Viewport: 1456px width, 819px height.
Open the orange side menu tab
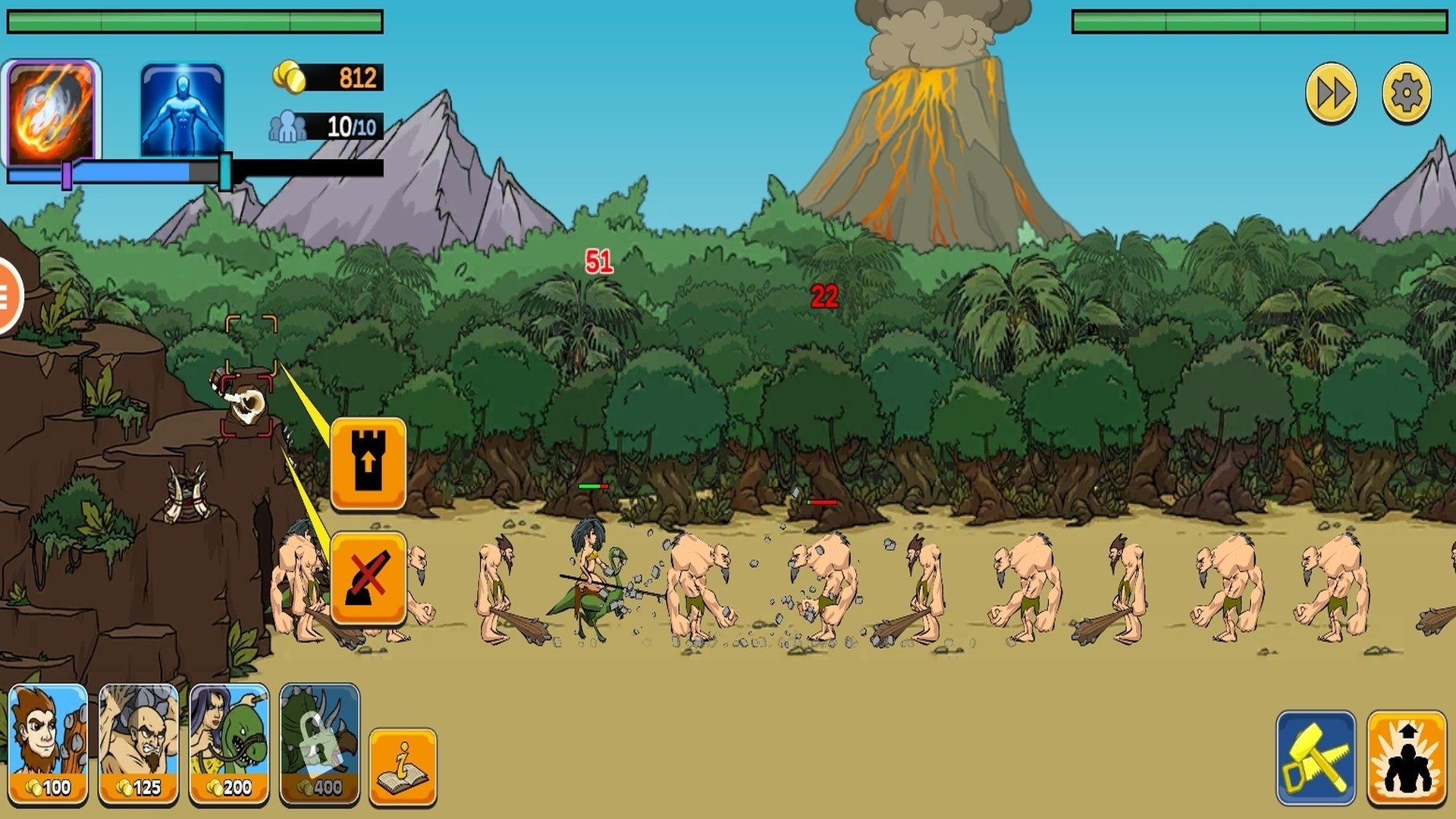pyautogui.click(x=8, y=295)
